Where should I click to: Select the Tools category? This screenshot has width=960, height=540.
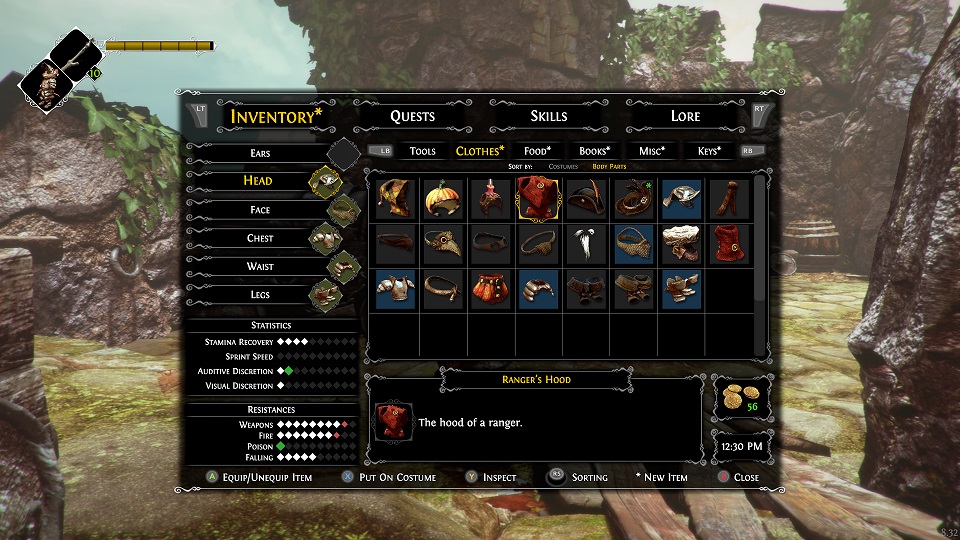[423, 151]
